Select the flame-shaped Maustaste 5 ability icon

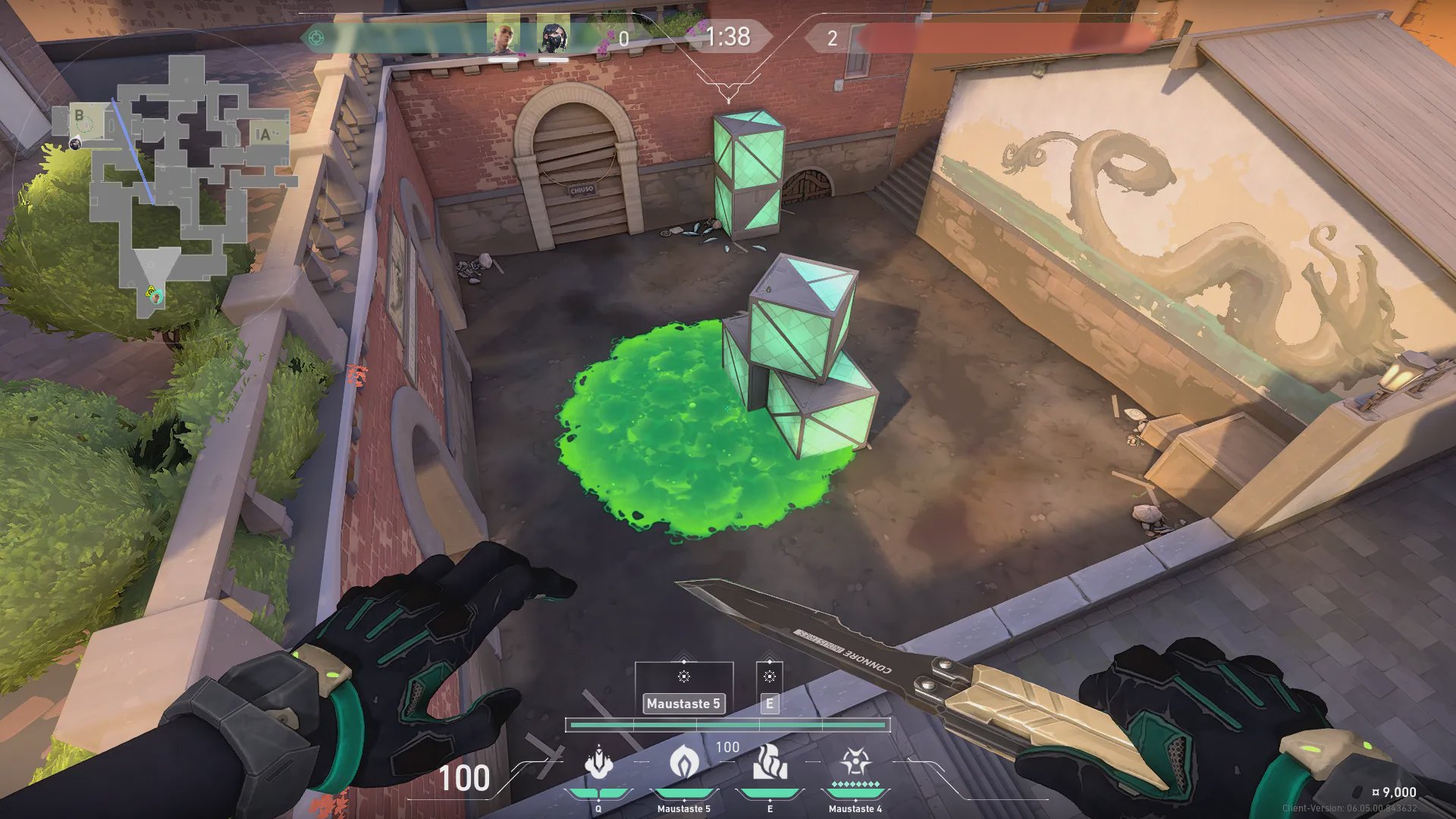pos(683,762)
